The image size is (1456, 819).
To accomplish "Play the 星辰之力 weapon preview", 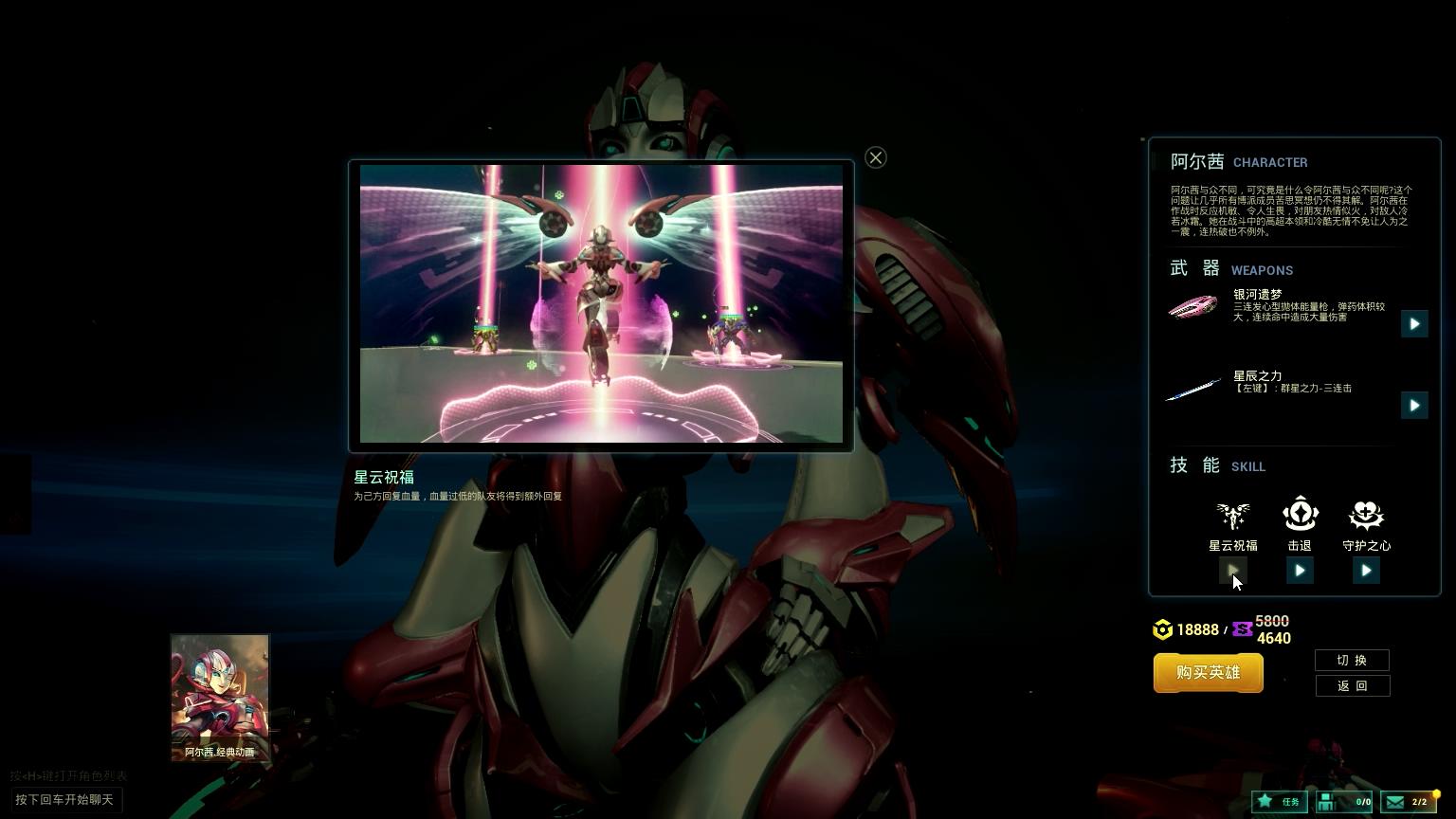I will pos(1413,406).
